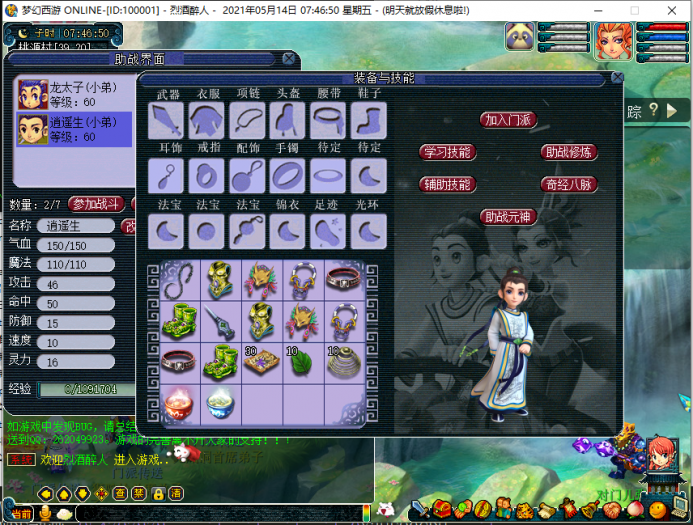The image size is (693, 525).
Task: Select the 衣服 clothing equipment slot
Action: (x=206, y=120)
